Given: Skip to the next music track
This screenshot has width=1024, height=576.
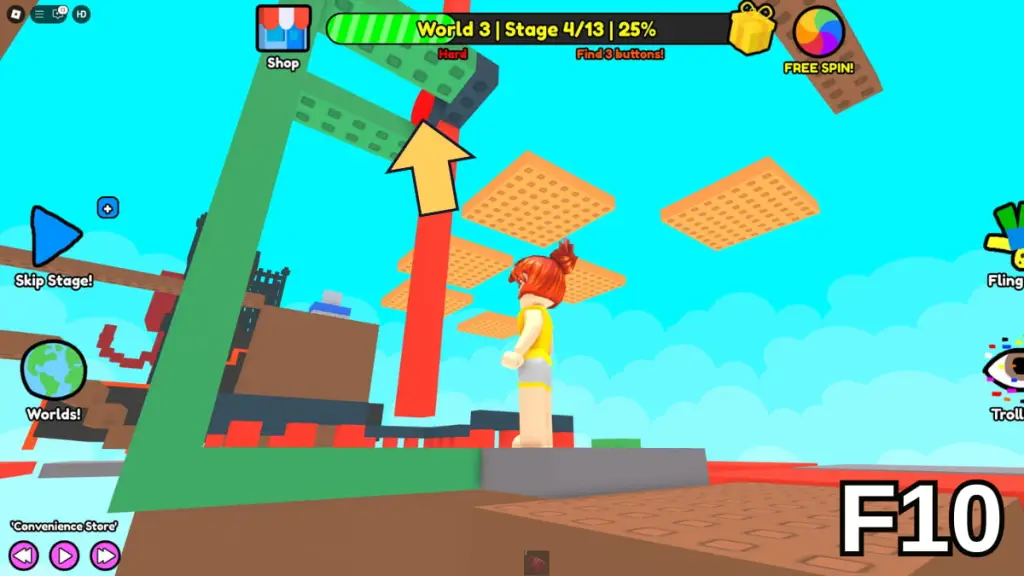Looking at the screenshot, I should coord(104,555).
